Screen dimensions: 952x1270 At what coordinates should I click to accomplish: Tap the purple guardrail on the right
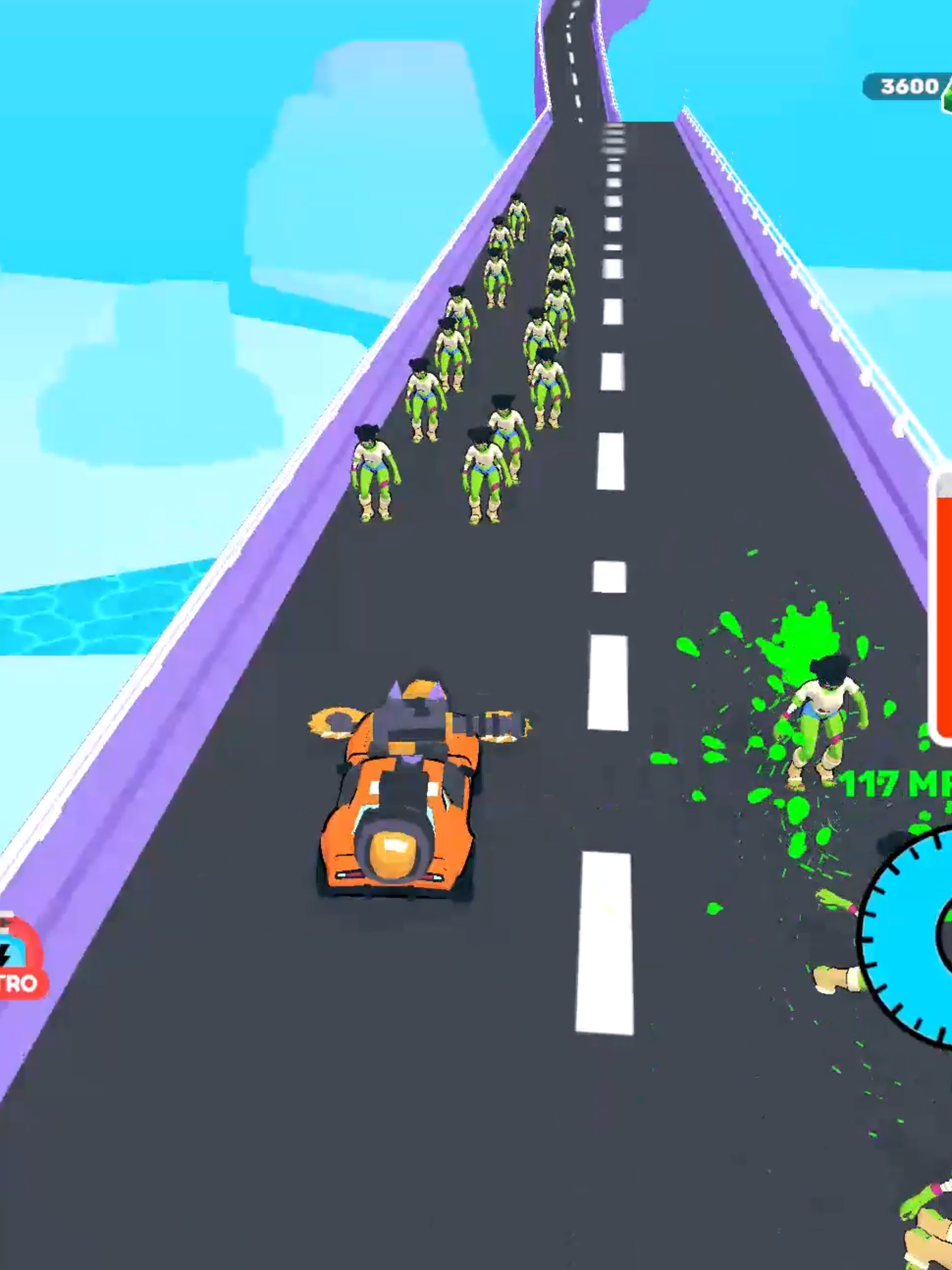[x=833, y=344]
